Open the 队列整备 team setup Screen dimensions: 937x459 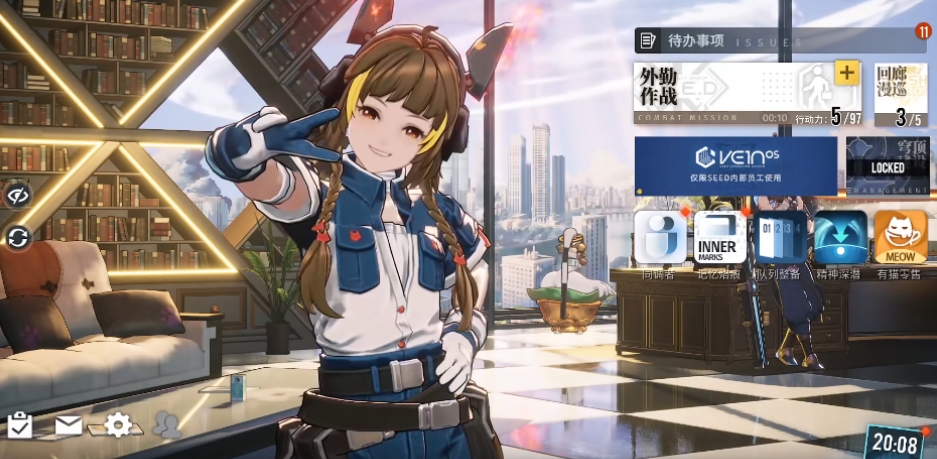coord(780,240)
